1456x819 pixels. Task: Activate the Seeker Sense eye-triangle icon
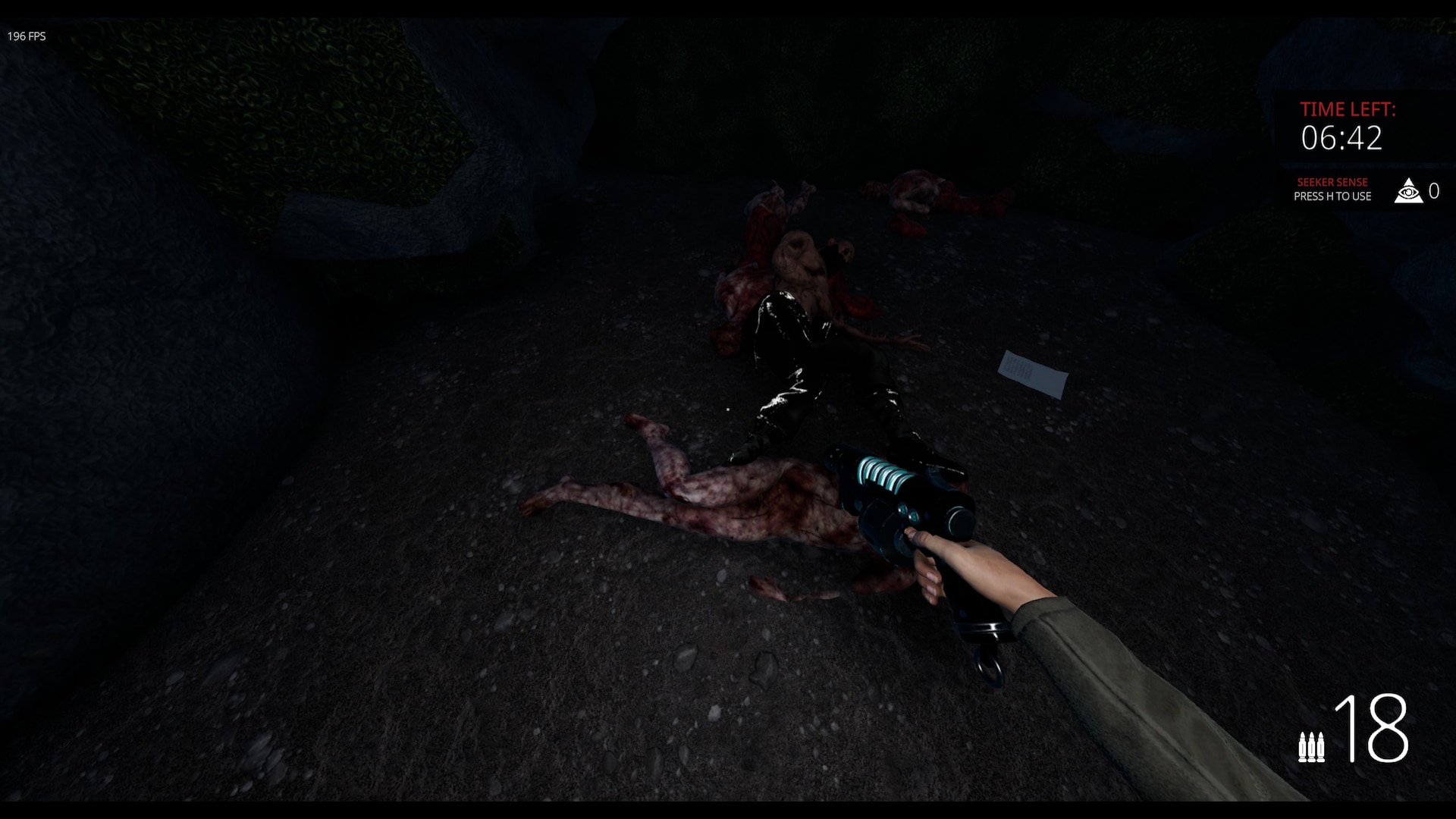pyautogui.click(x=1408, y=191)
